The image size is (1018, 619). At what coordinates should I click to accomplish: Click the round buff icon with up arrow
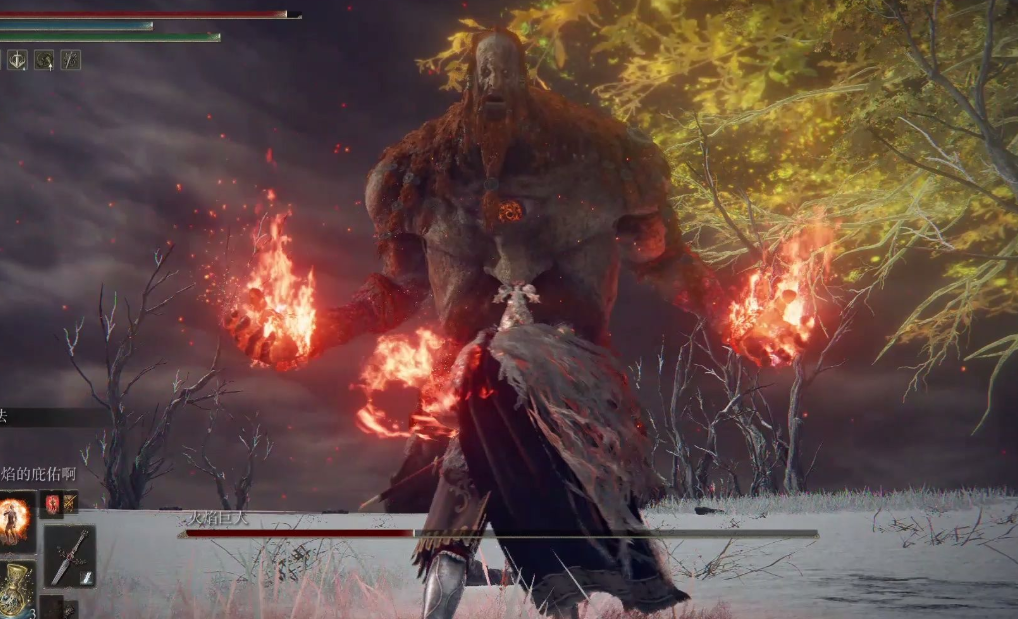pyautogui.click(x=44, y=60)
